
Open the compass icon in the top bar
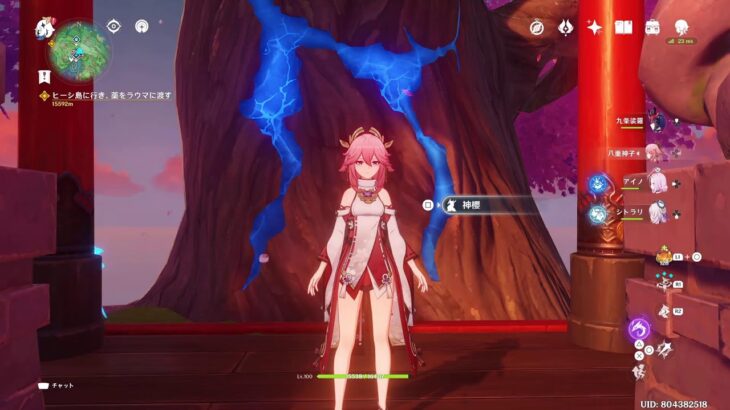coord(536,27)
